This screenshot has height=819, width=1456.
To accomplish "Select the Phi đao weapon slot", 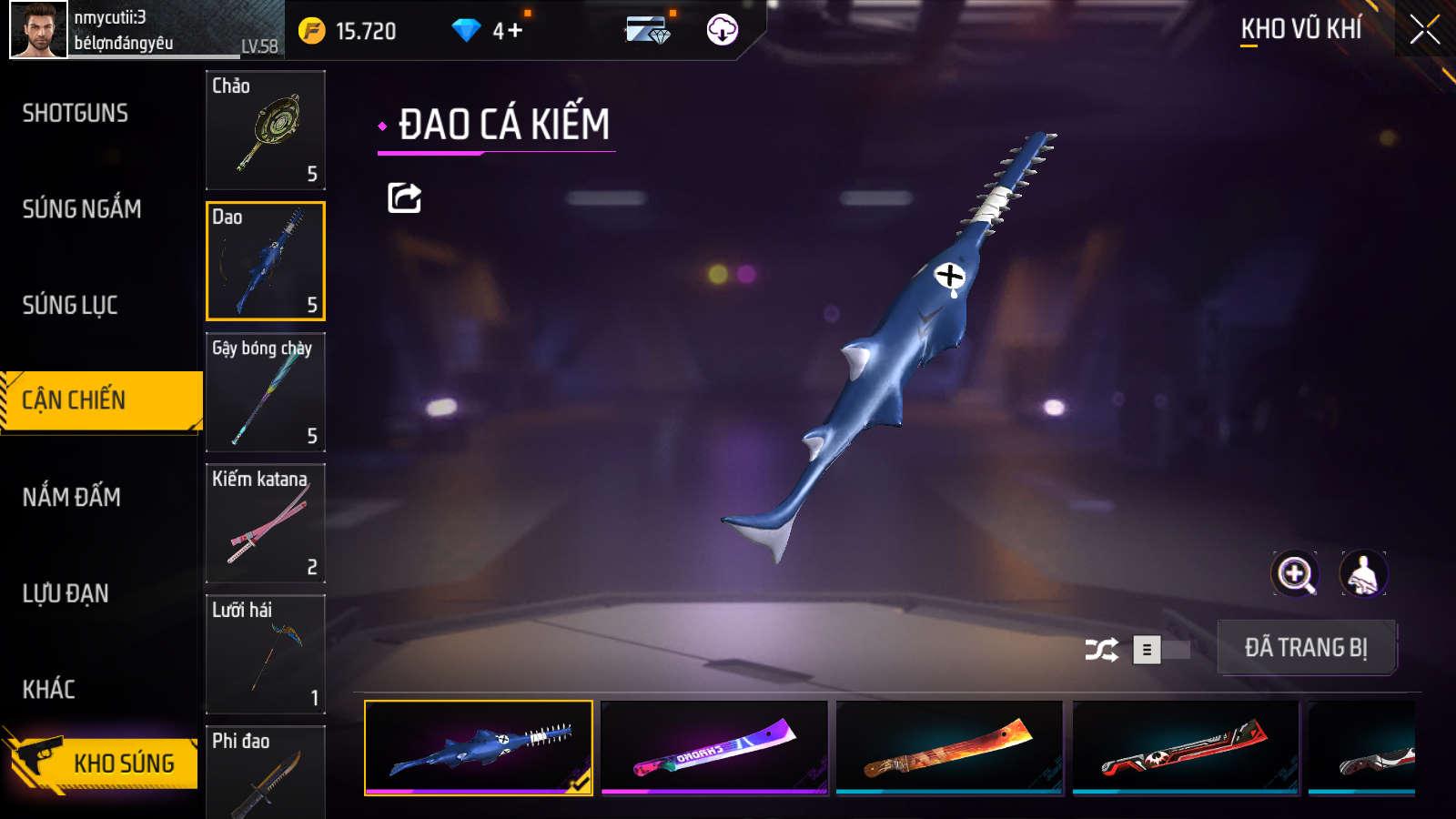I will point(266,772).
